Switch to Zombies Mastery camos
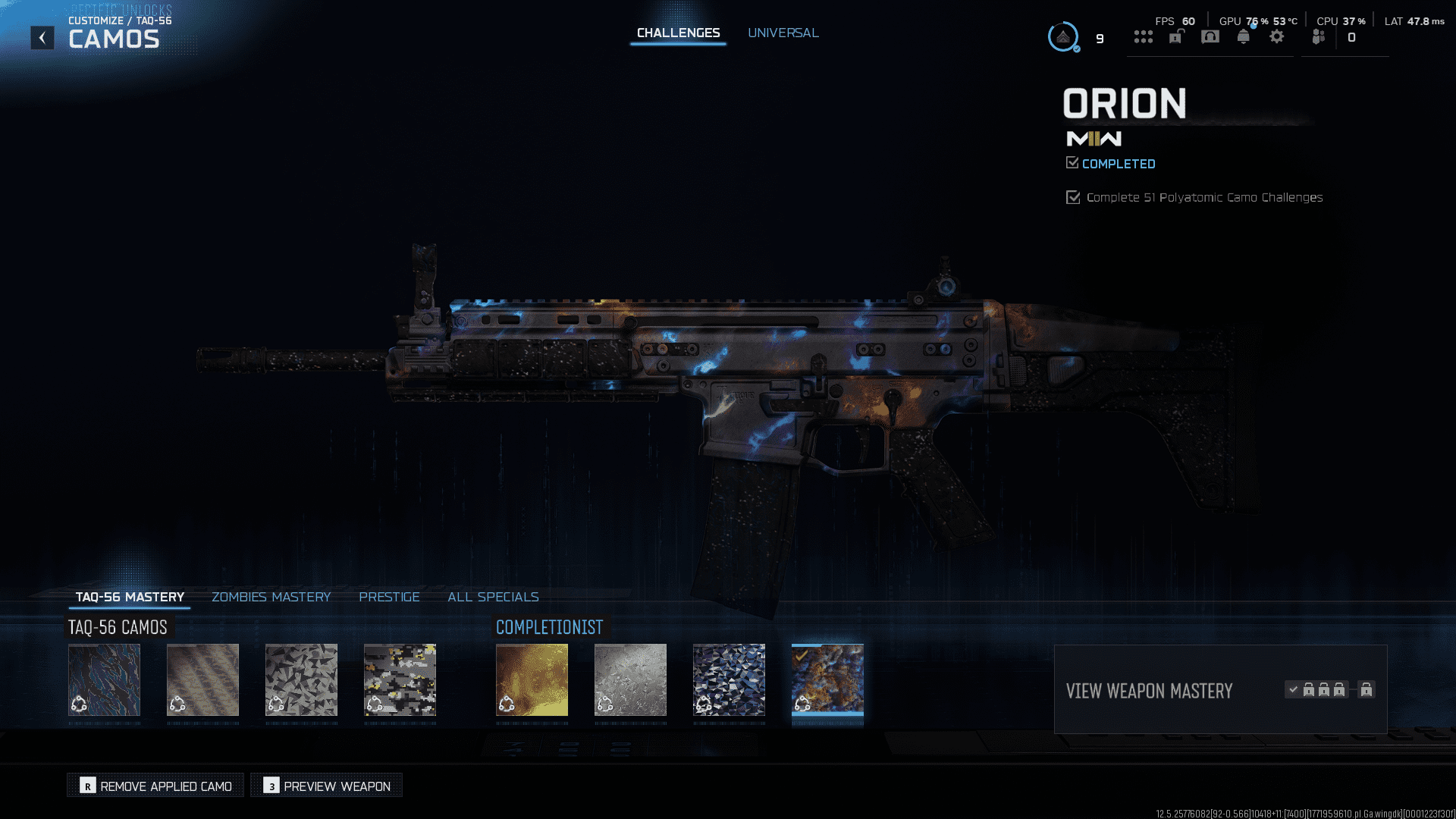Screen dimensions: 1456x819 271,598
